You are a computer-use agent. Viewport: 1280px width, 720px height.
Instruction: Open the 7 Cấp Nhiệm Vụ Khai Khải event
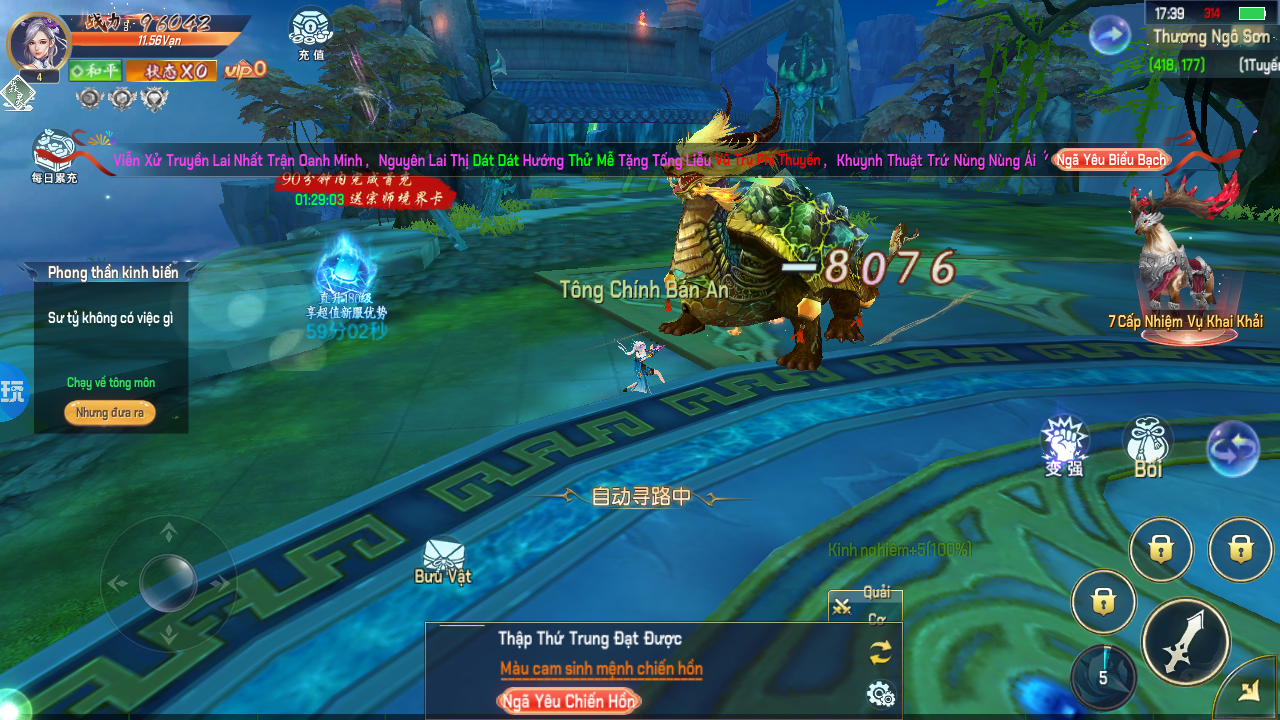coord(1185,280)
